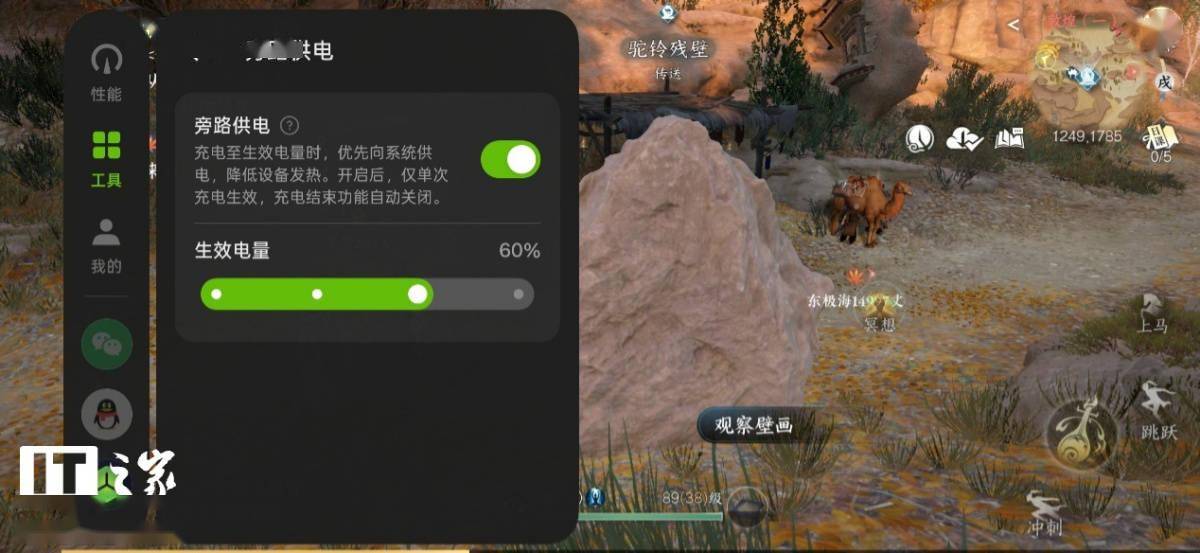Switch to the 性能 performance tab
1200x553 pixels.
point(106,72)
